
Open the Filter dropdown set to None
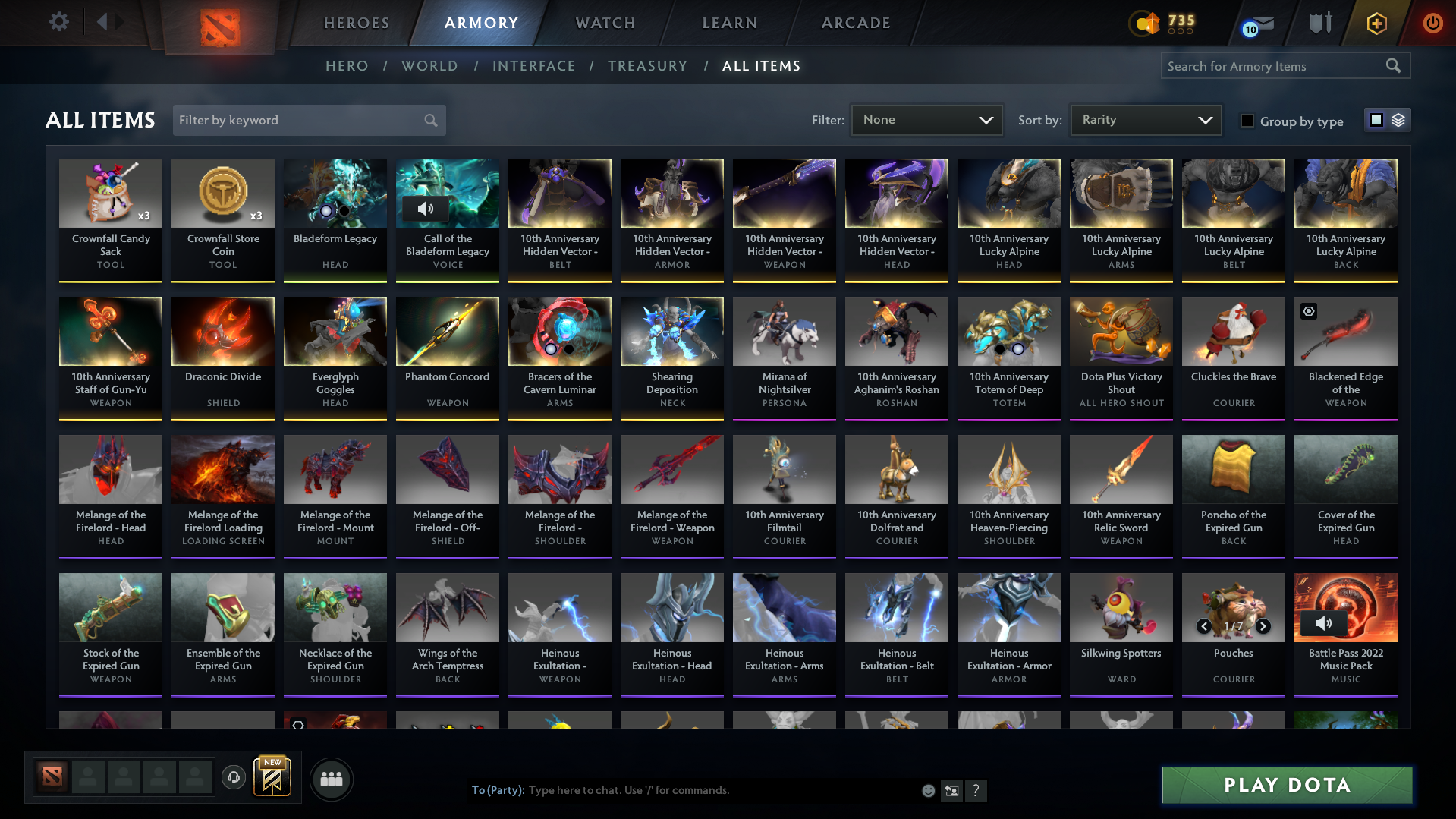point(926,120)
